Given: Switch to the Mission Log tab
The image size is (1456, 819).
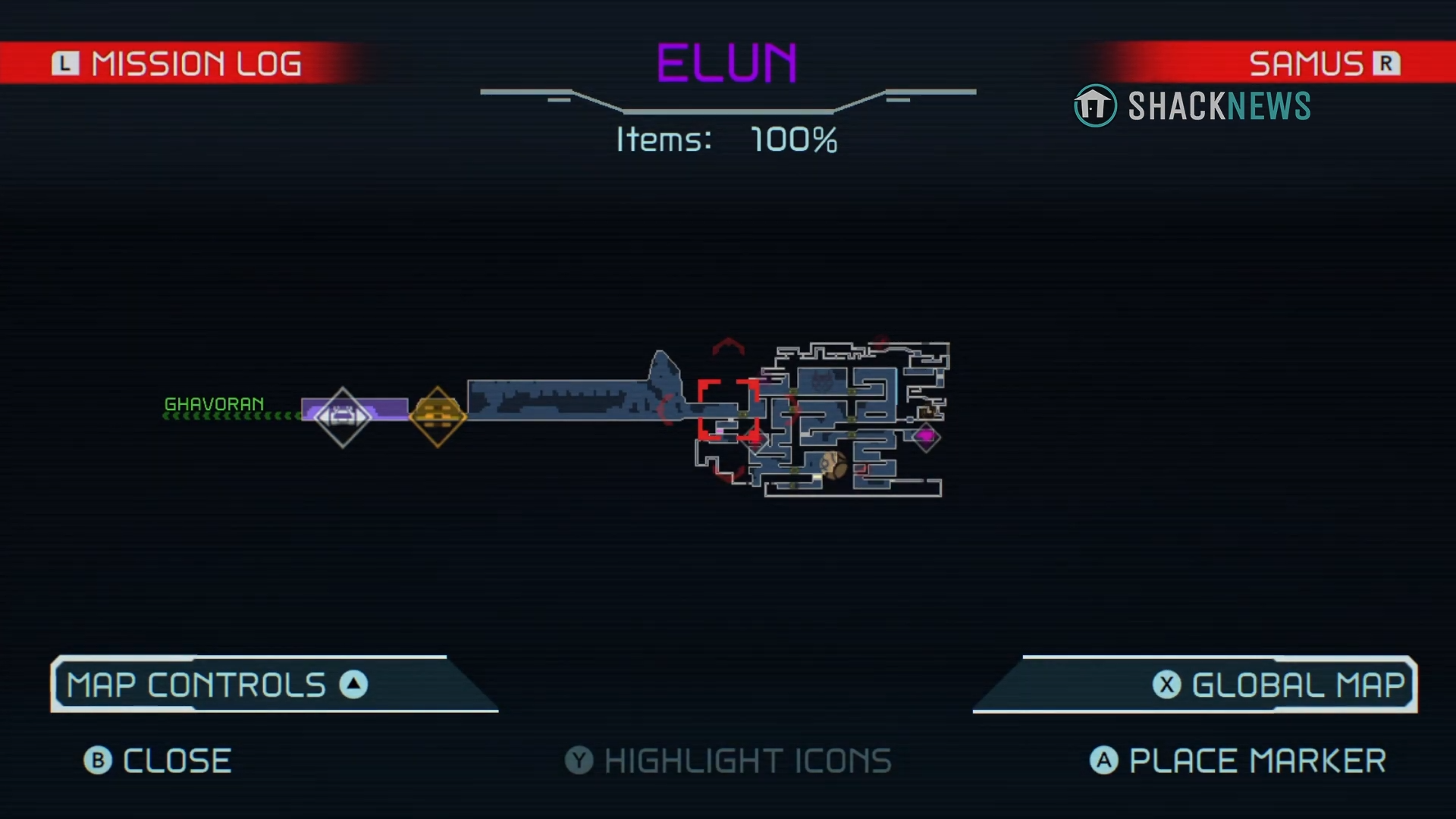Looking at the screenshot, I should (x=178, y=64).
